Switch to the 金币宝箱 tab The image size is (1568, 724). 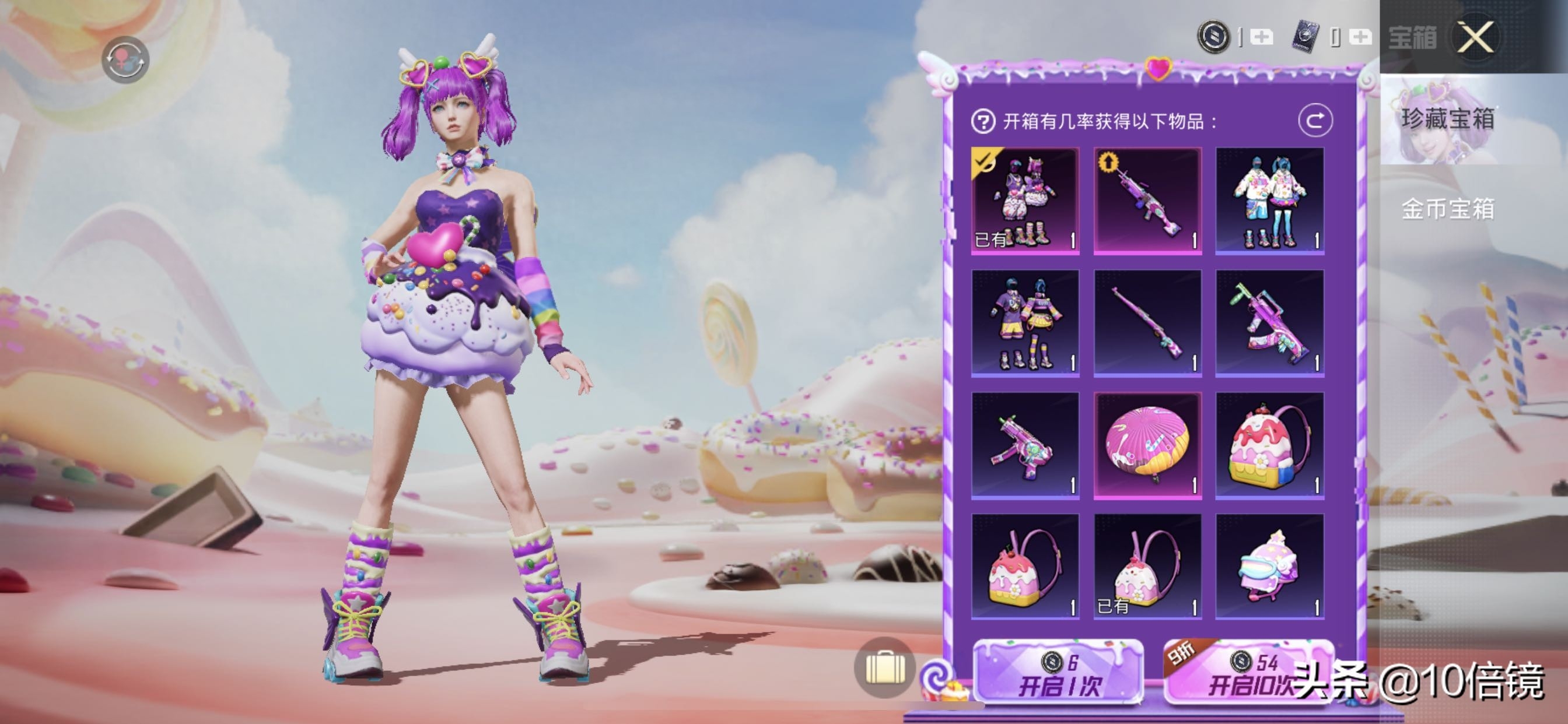(1447, 209)
